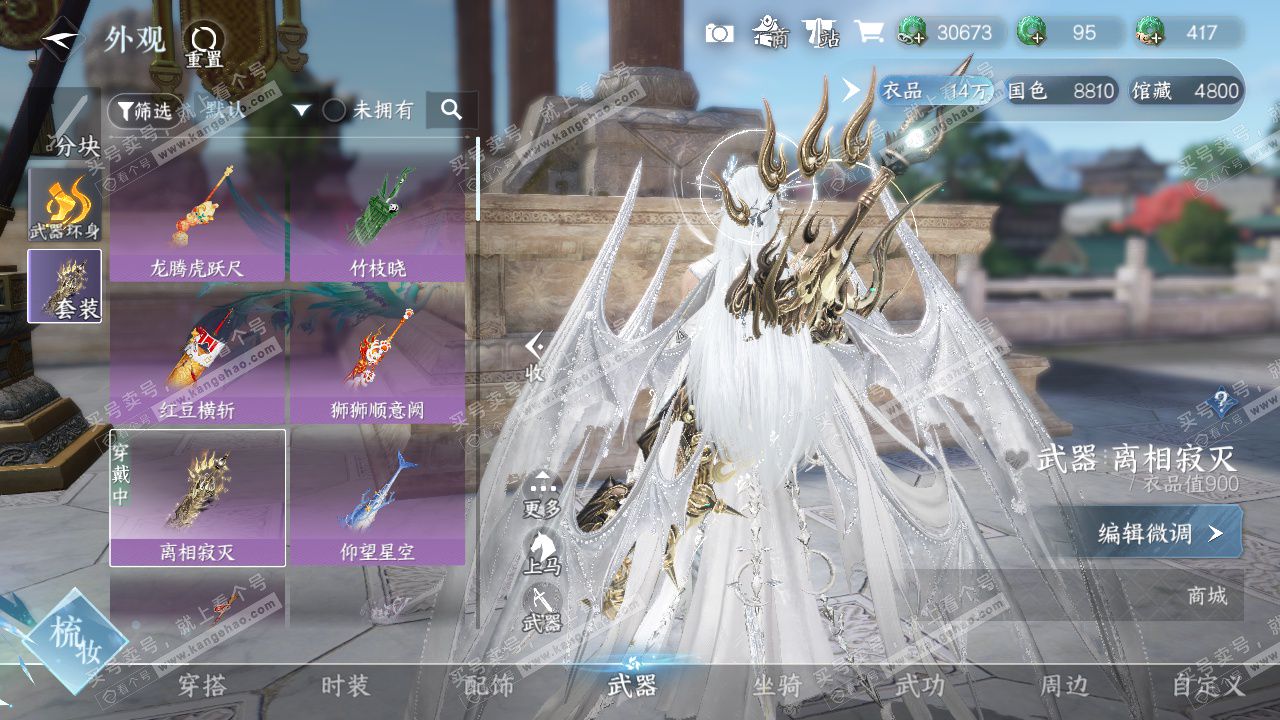The width and height of the screenshot is (1280, 720).
Task: Open the camera photo mode
Action: (719, 33)
